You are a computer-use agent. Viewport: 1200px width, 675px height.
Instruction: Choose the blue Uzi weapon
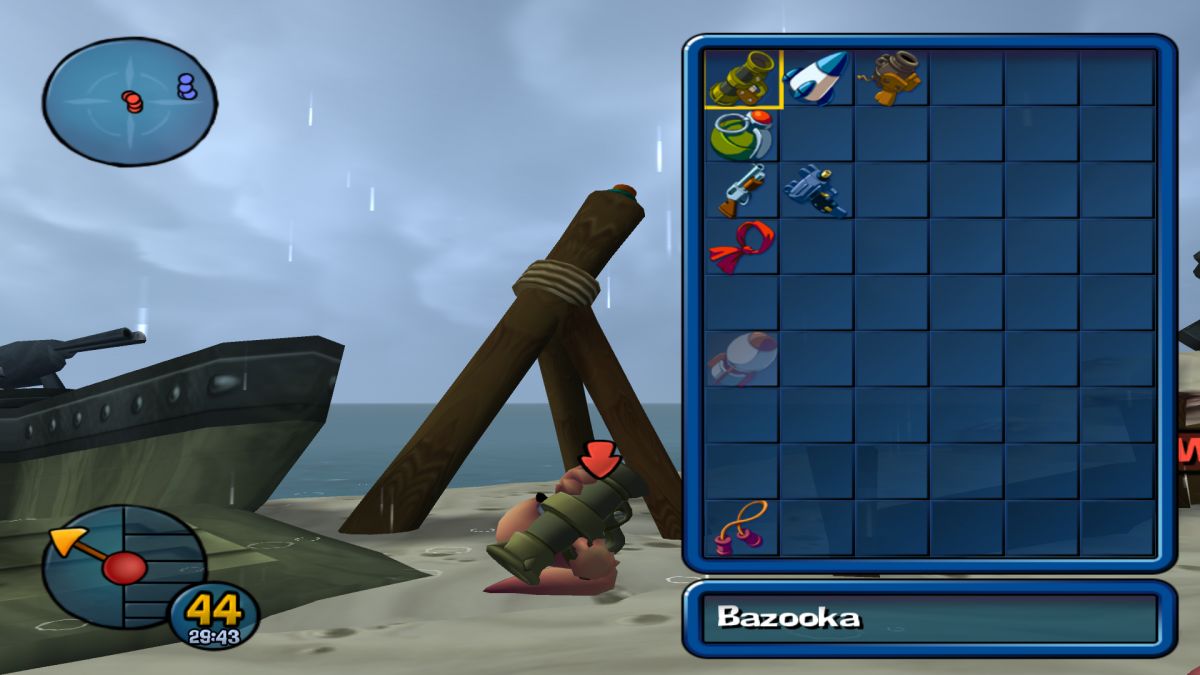[816, 190]
